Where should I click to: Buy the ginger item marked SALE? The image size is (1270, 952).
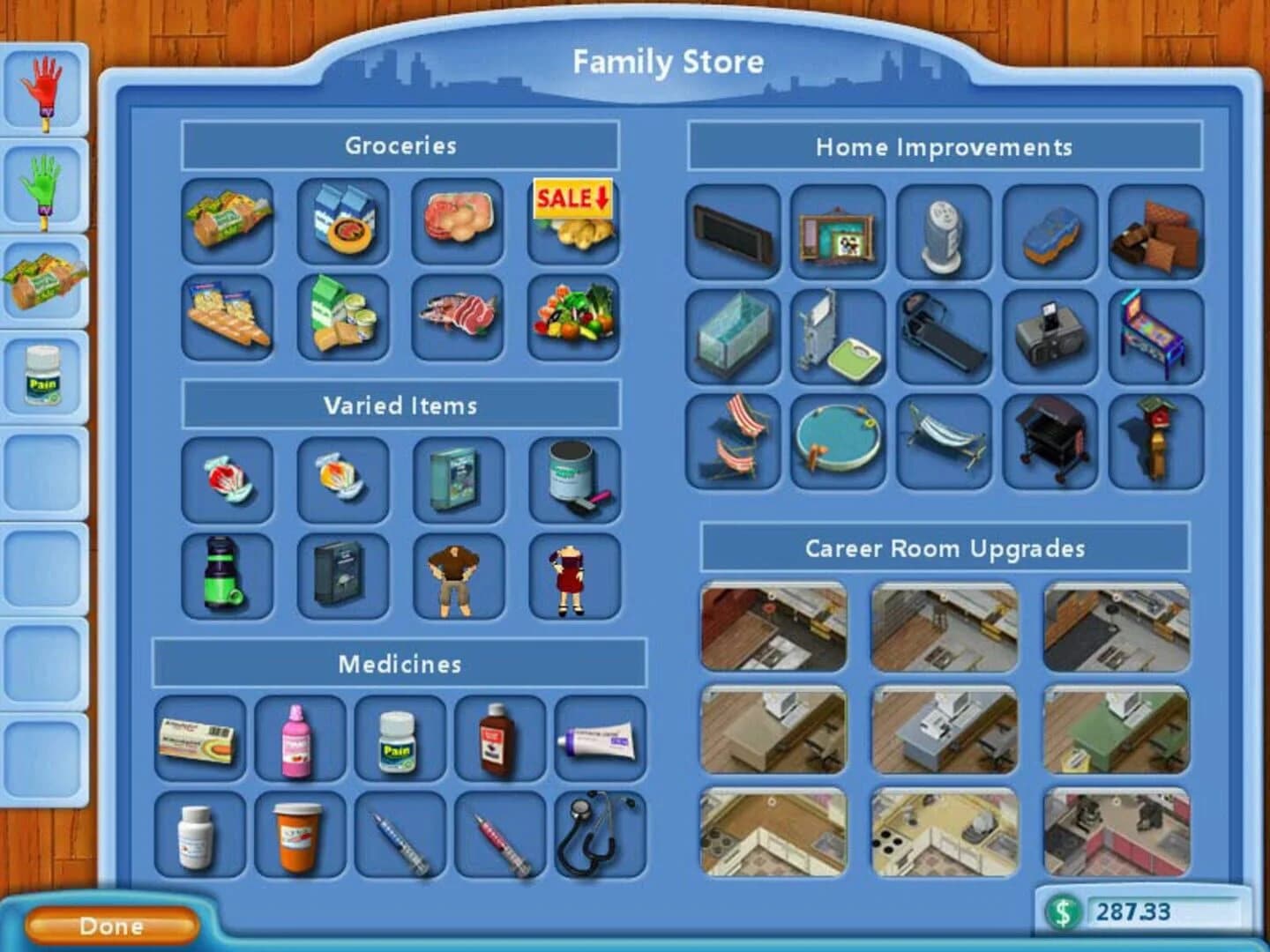573,220
